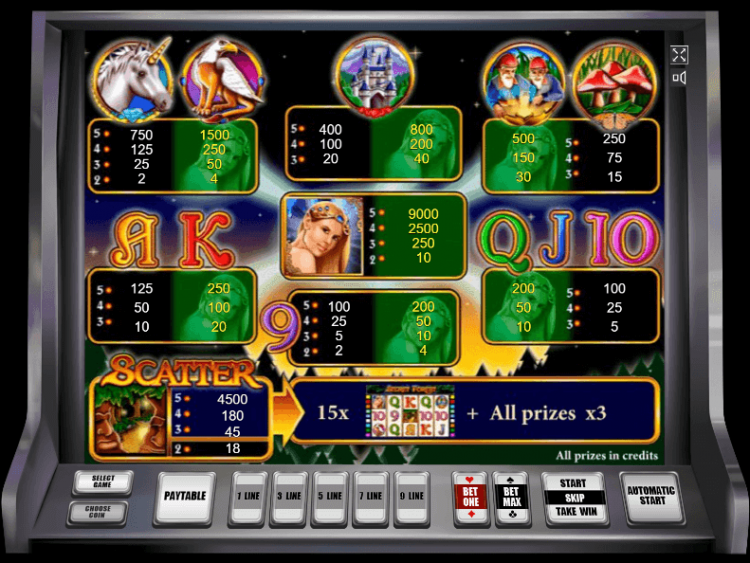Click the Choose Coin button
The width and height of the screenshot is (750, 563).
click(96, 512)
